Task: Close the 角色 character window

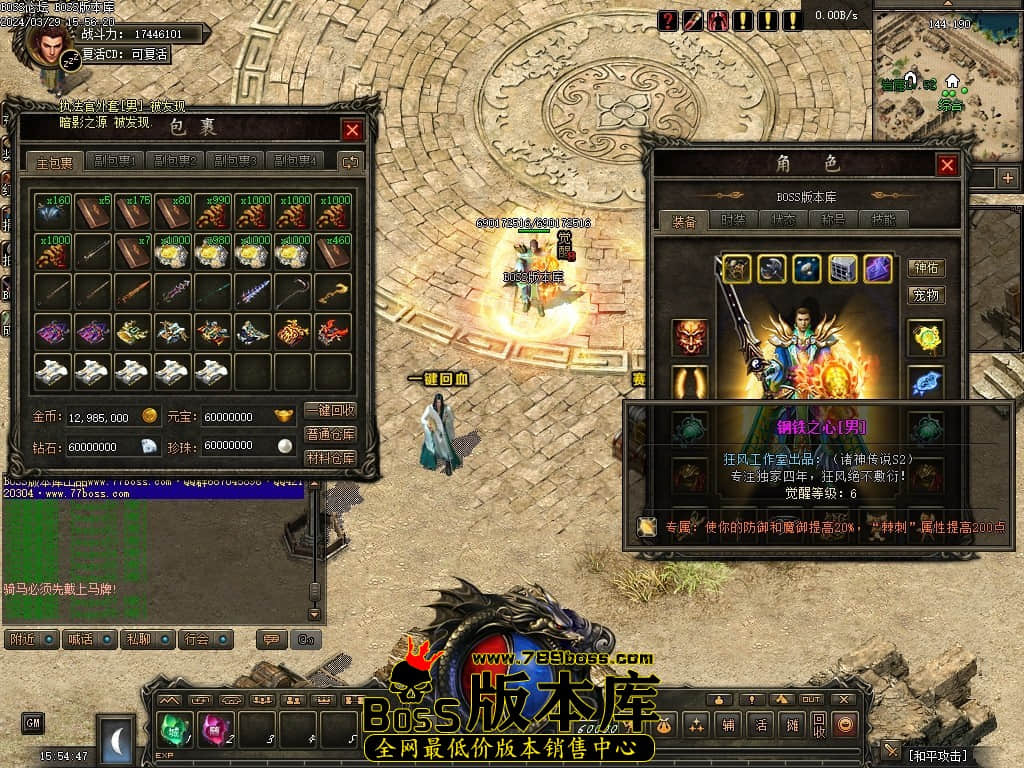Action: (x=947, y=165)
